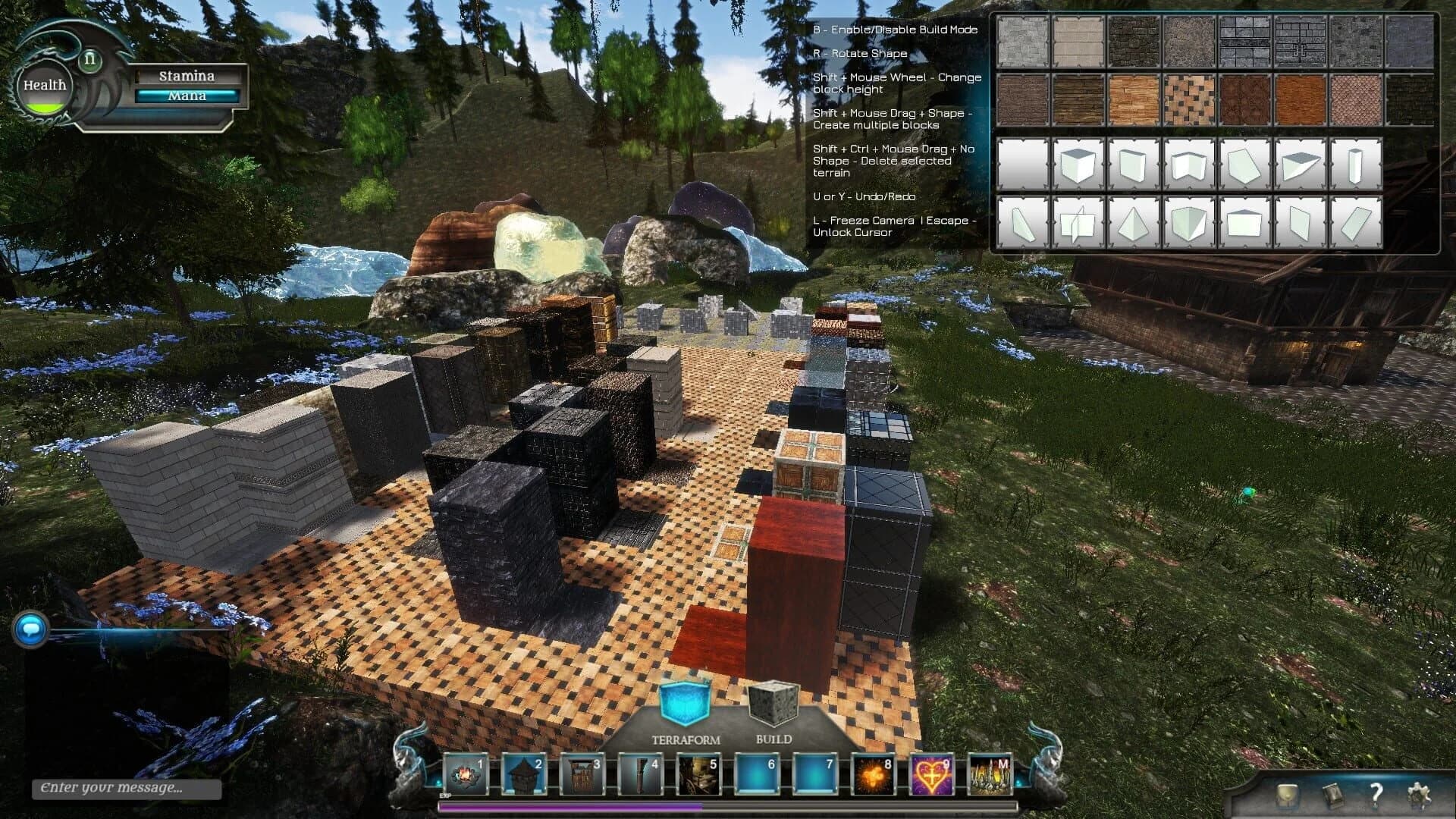Open the journal book icon near the question mark

click(x=1335, y=795)
